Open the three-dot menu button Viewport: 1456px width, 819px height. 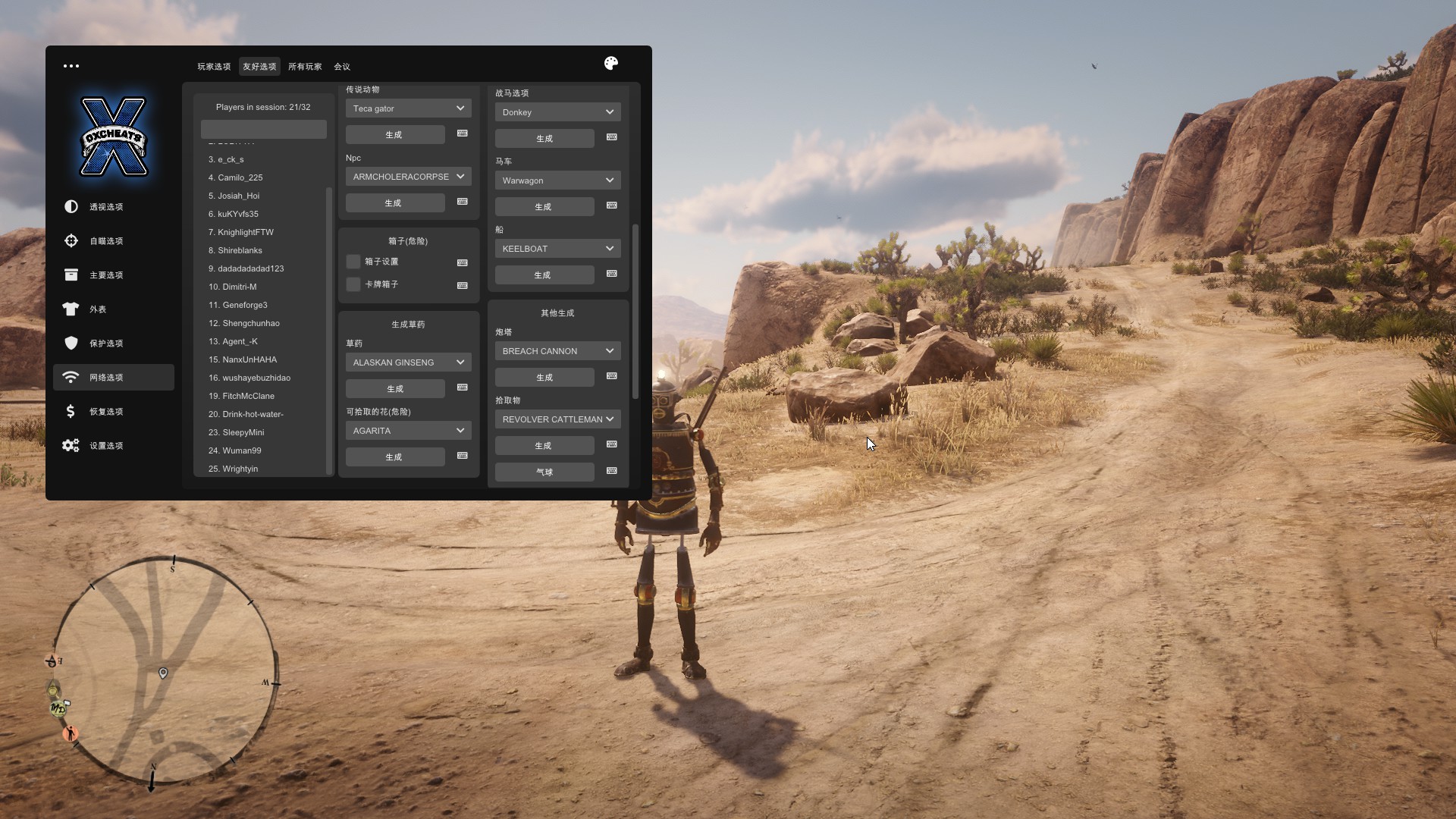click(x=71, y=66)
